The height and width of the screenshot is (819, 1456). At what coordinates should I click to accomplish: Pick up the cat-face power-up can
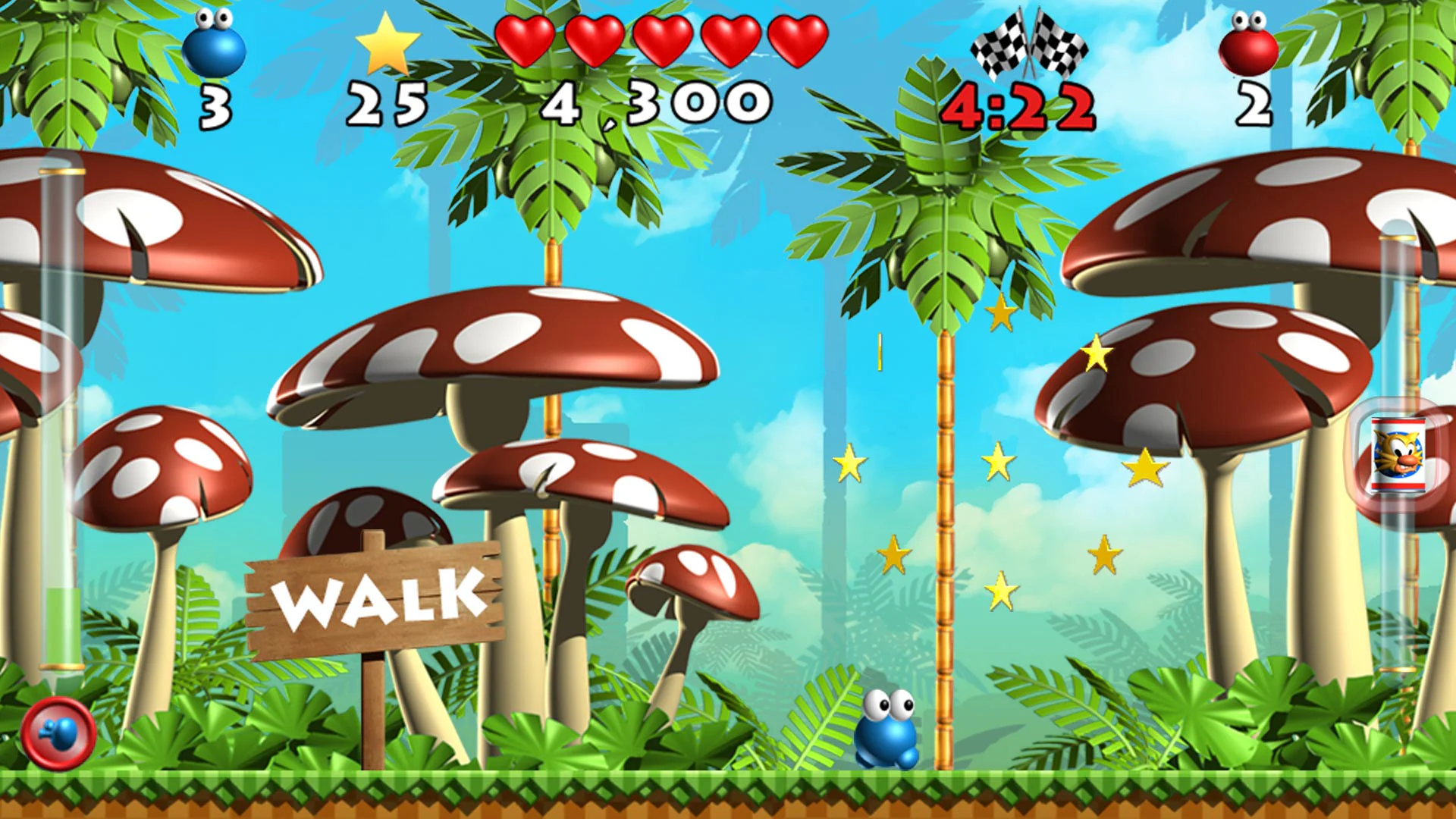tap(1400, 456)
